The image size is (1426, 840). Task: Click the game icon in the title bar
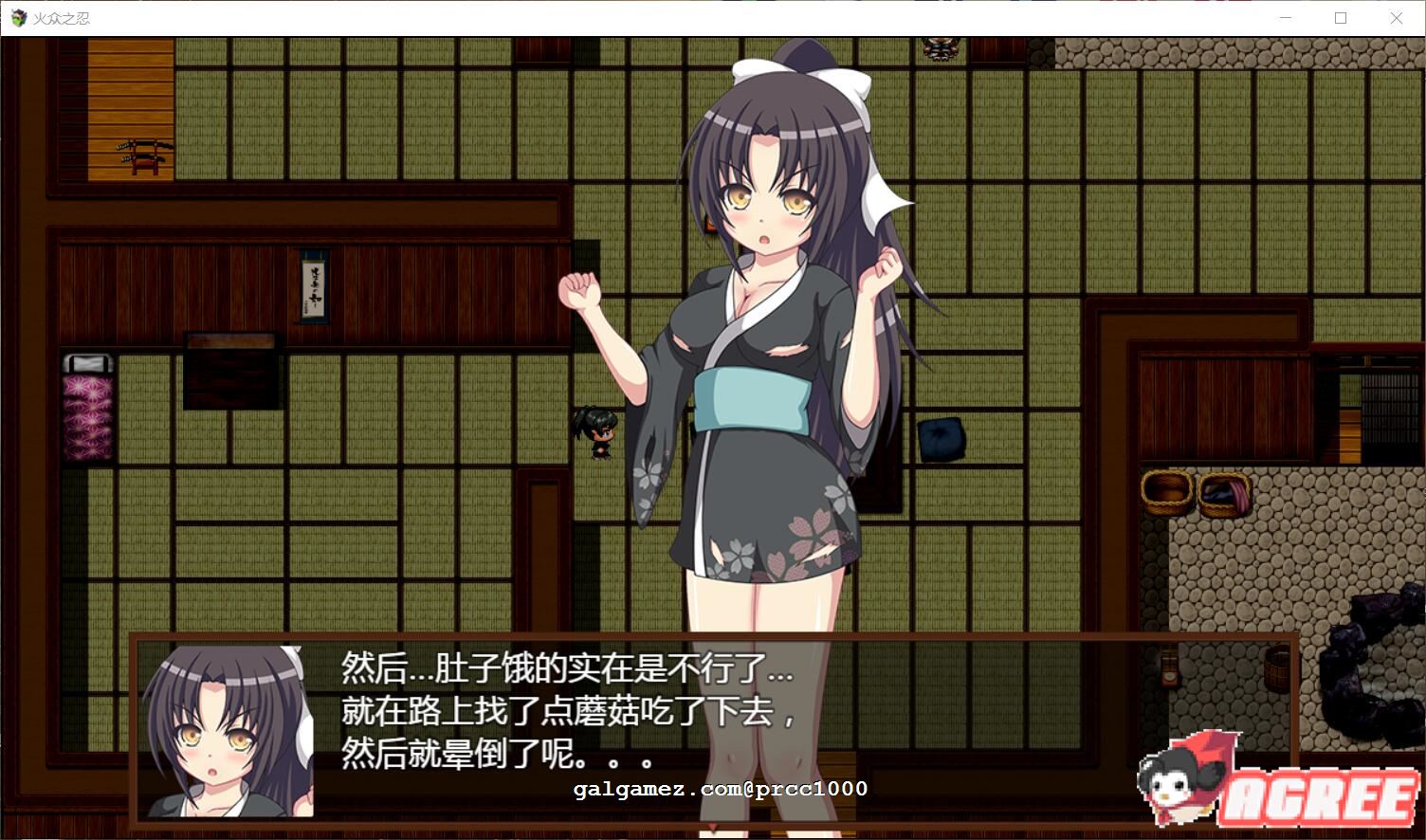(17, 17)
